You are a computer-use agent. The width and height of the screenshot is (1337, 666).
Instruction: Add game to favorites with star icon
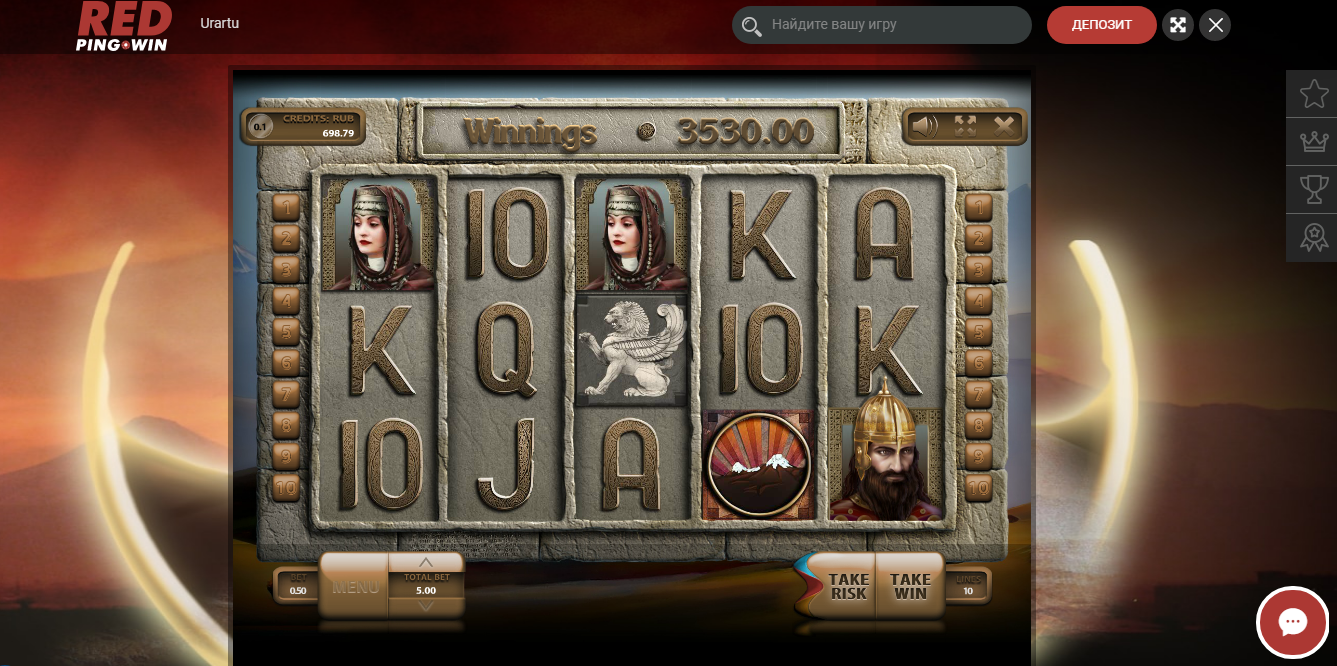point(1313,93)
